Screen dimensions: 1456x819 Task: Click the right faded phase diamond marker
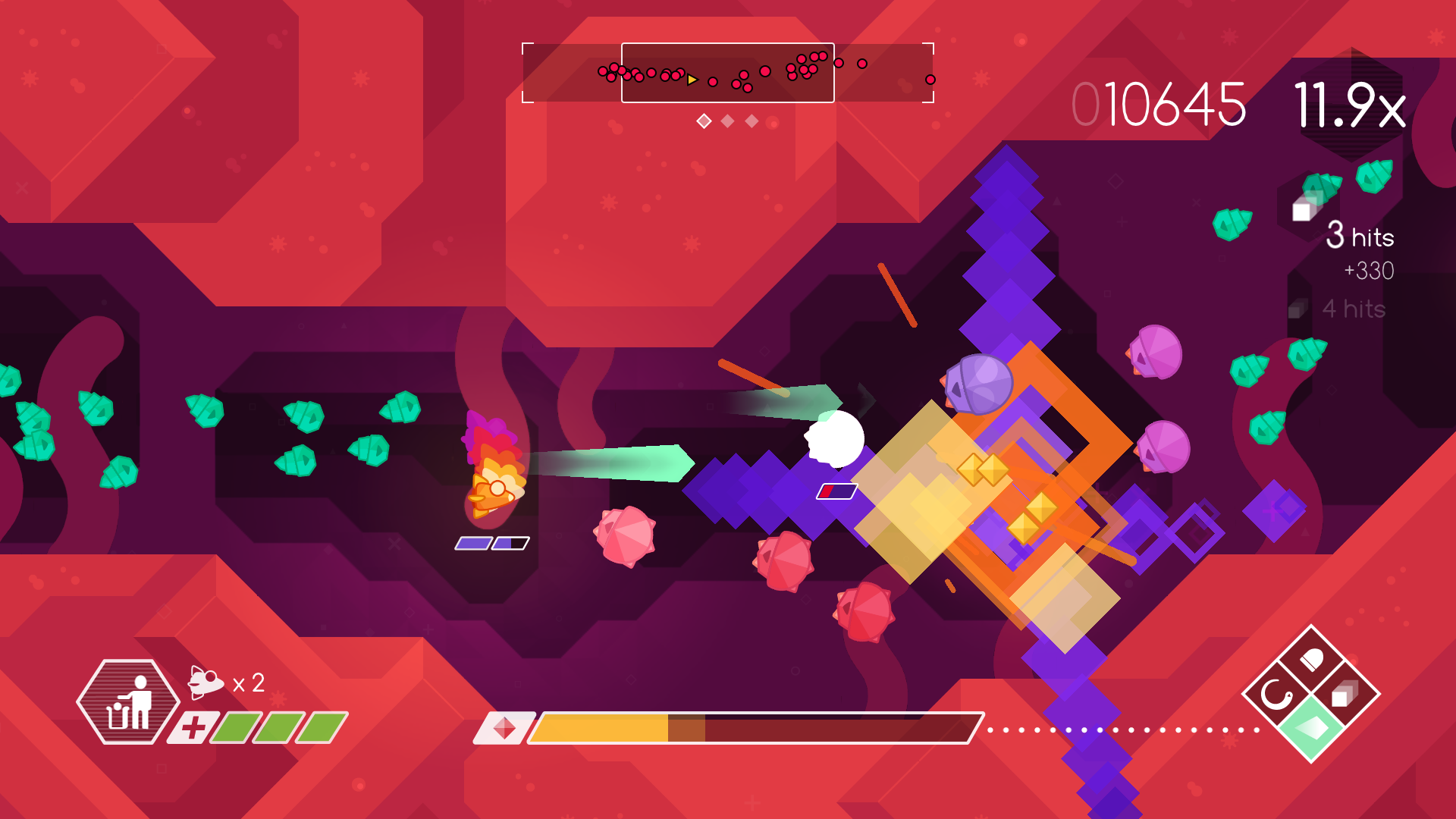[x=752, y=121]
